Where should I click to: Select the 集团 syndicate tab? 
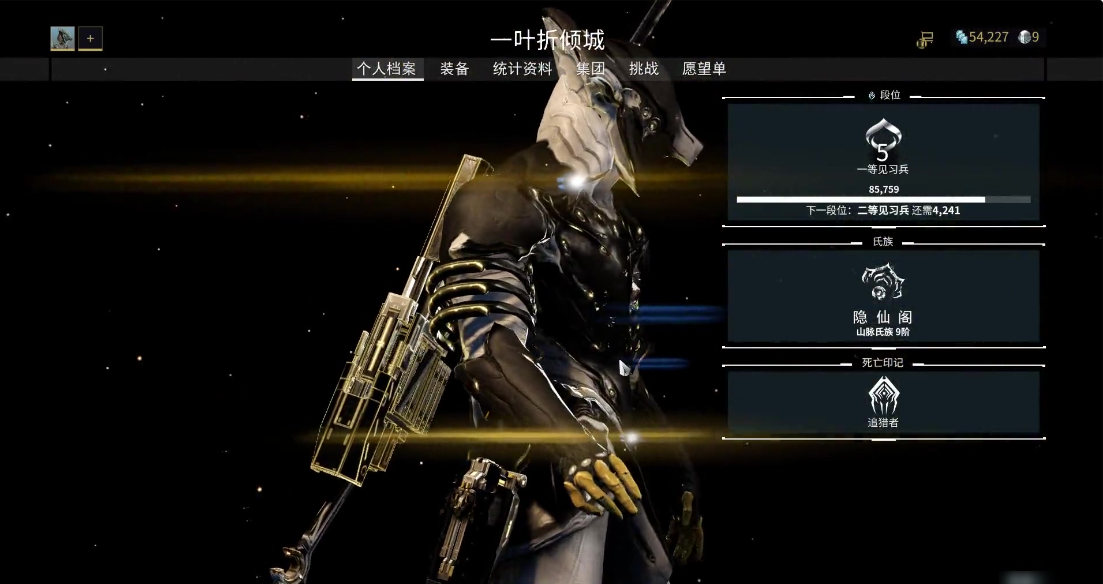[590, 69]
